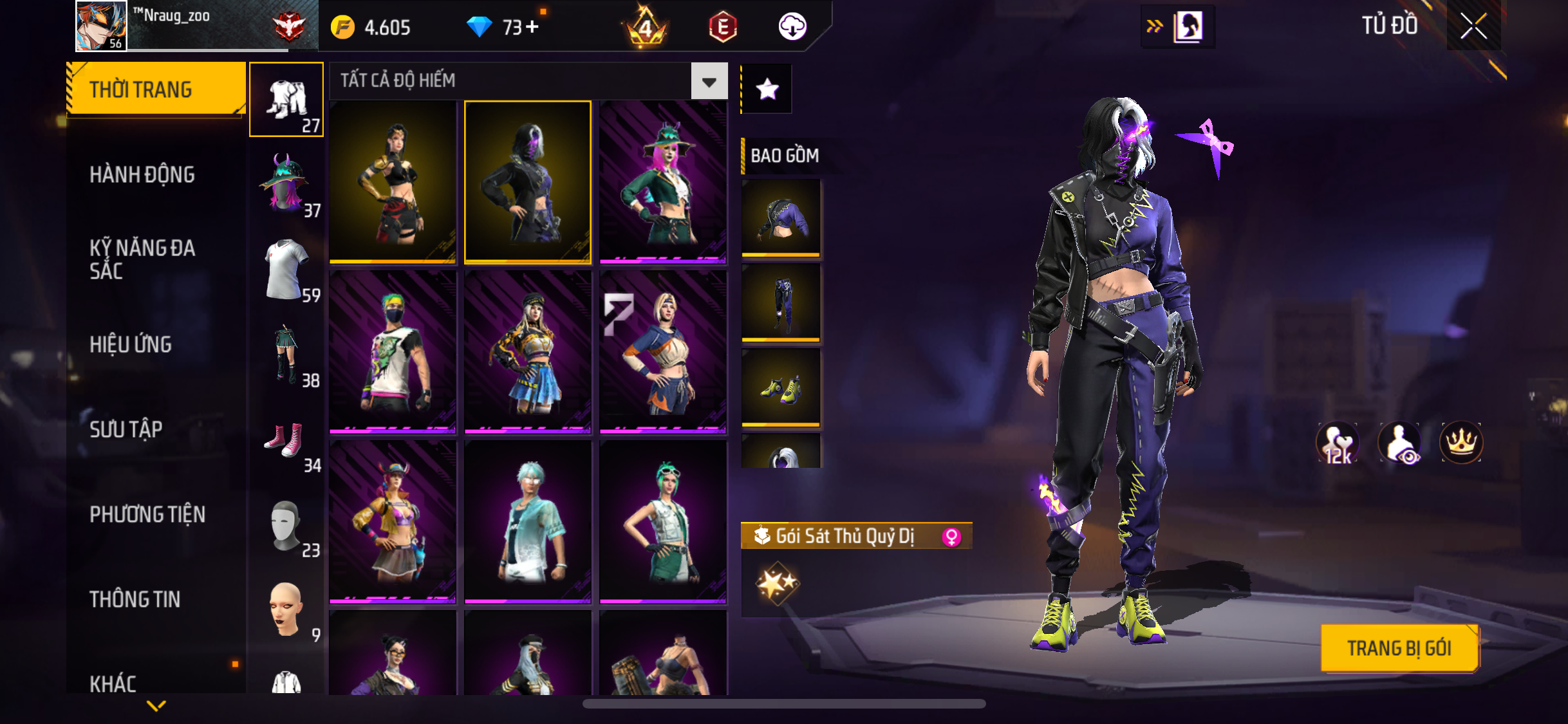The width and height of the screenshot is (1568, 724).
Task: Open the white t-shirt tops subcategory
Action: click(x=286, y=270)
